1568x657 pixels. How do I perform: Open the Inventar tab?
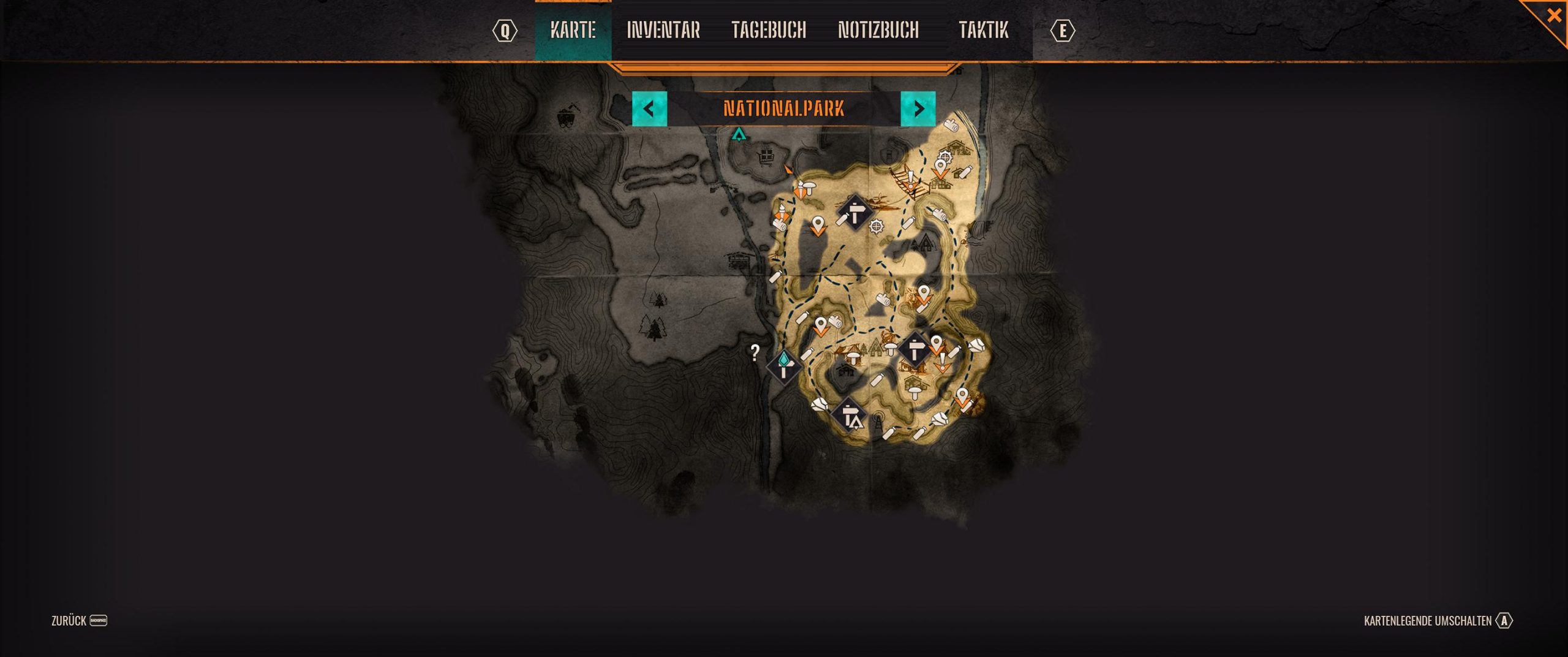(663, 30)
